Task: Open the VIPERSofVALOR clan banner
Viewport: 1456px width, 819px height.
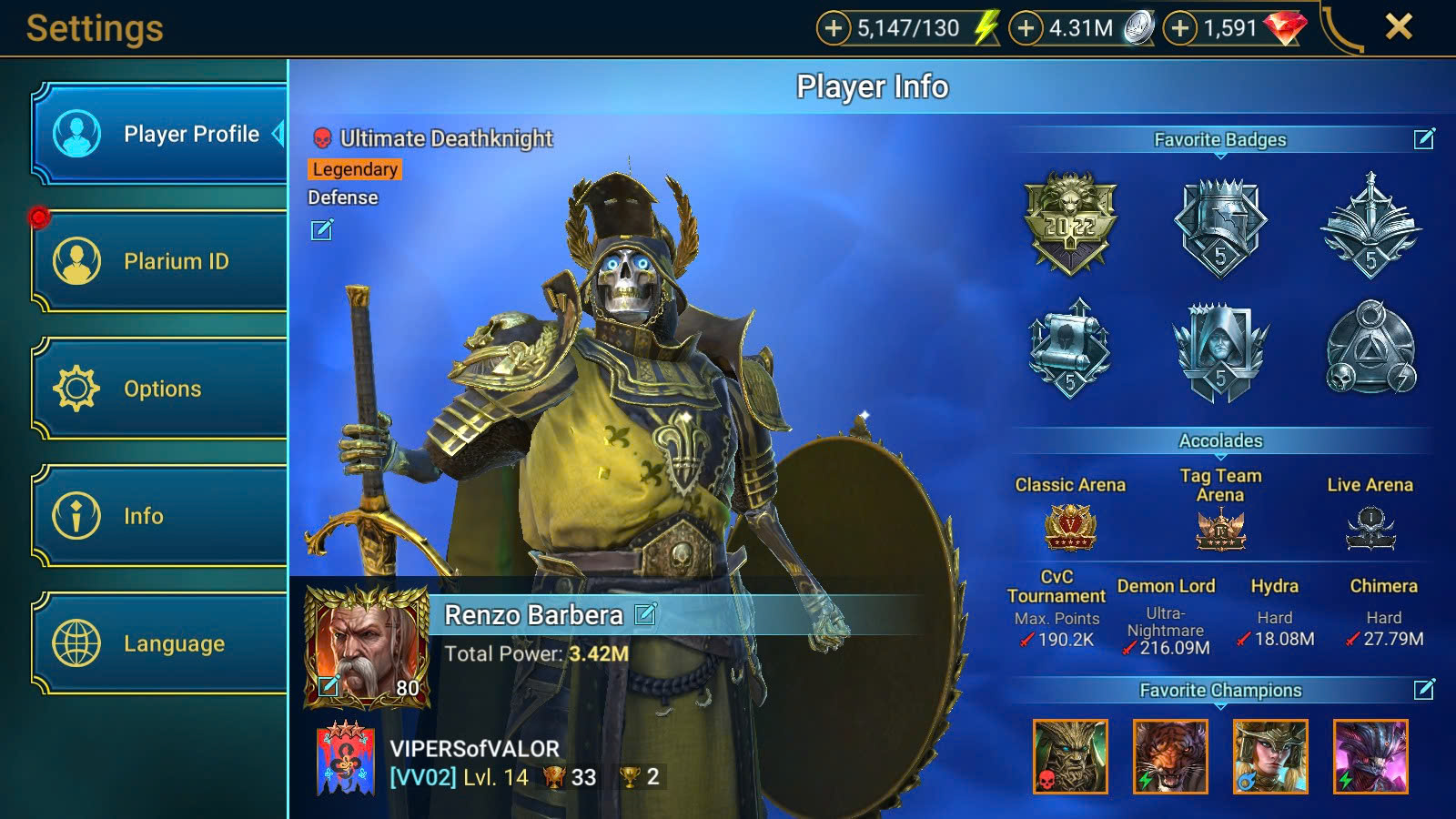Action: pyautogui.click(x=345, y=760)
